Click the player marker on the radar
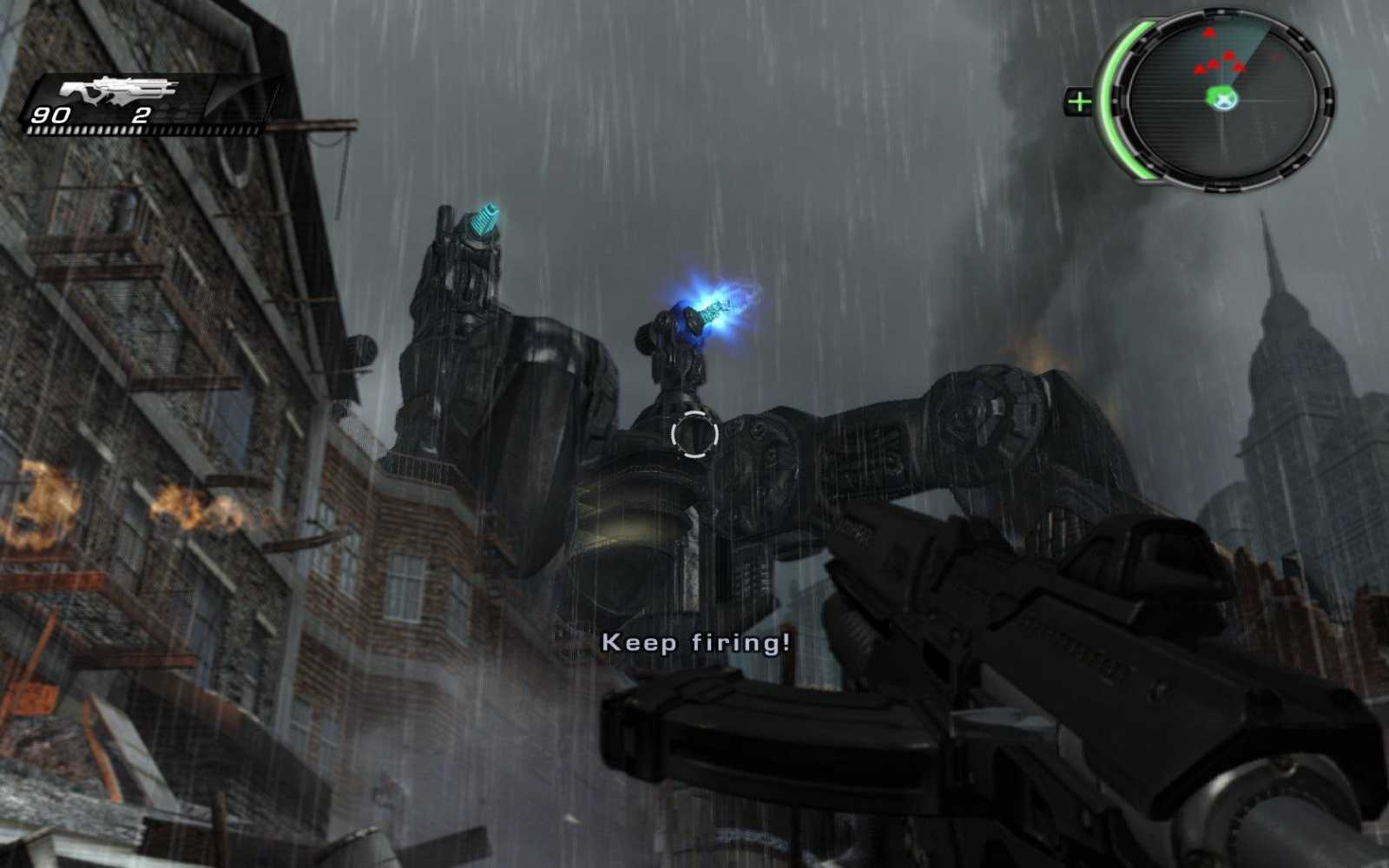 tap(1222, 99)
